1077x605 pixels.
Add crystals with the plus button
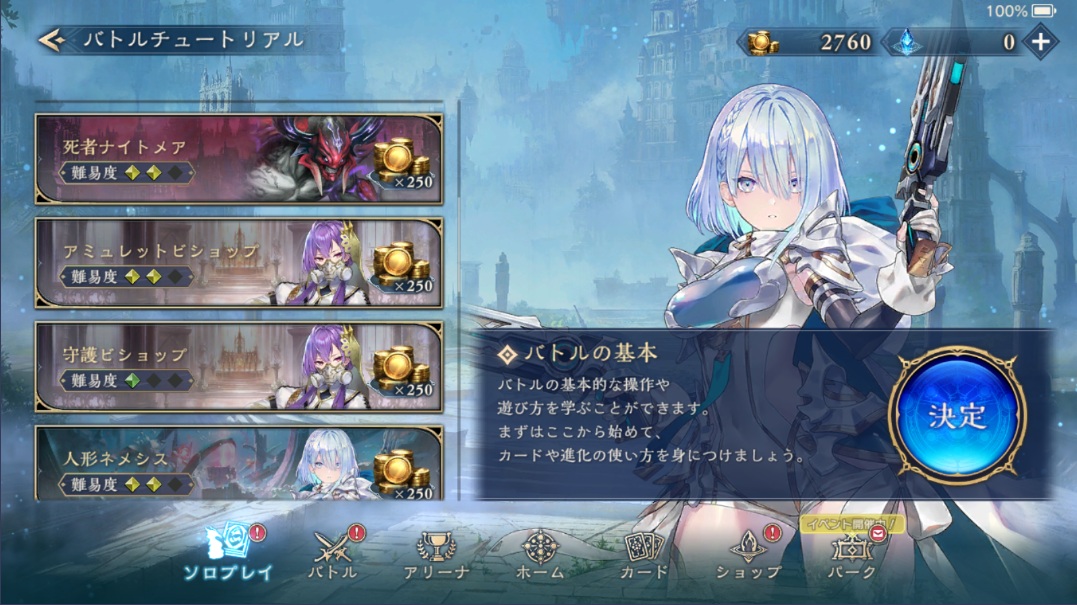coord(1041,41)
